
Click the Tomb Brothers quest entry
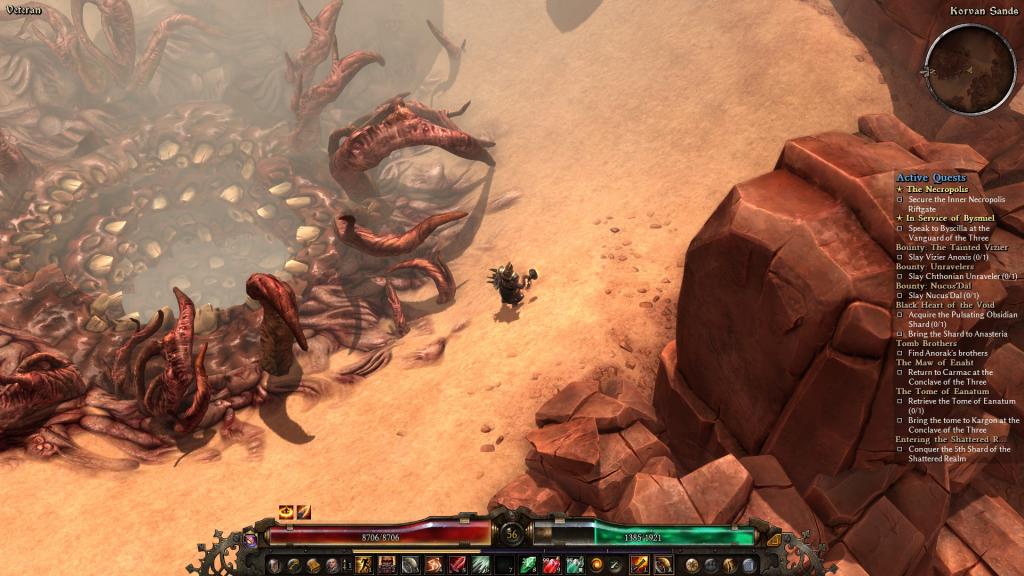pyautogui.click(x=925, y=343)
